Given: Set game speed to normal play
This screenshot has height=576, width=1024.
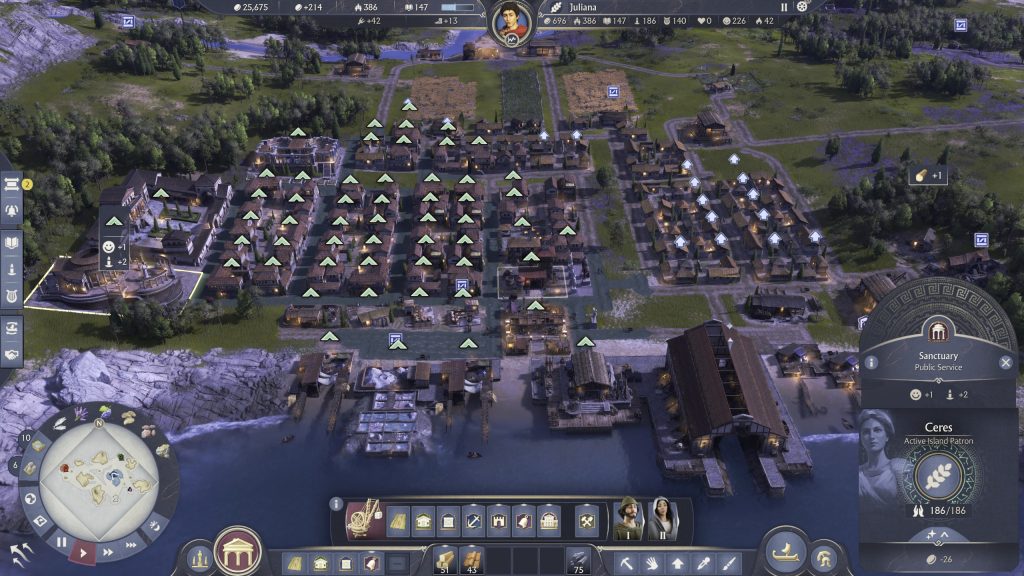Looking at the screenshot, I should (x=84, y=552).
